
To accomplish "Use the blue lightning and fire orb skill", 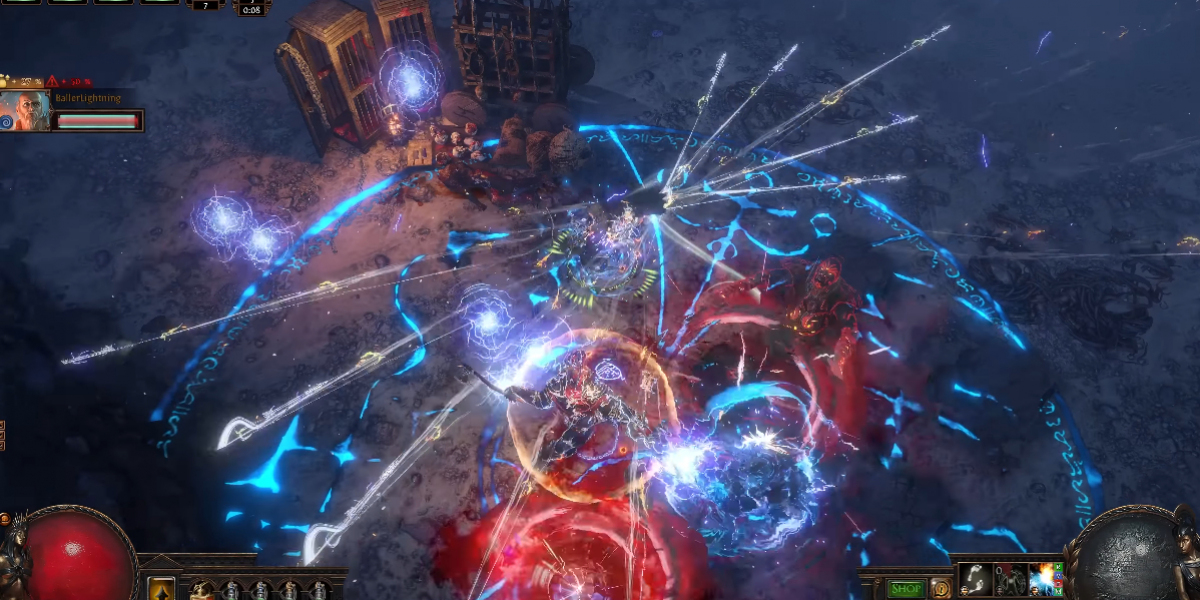I will [1043, 580].
